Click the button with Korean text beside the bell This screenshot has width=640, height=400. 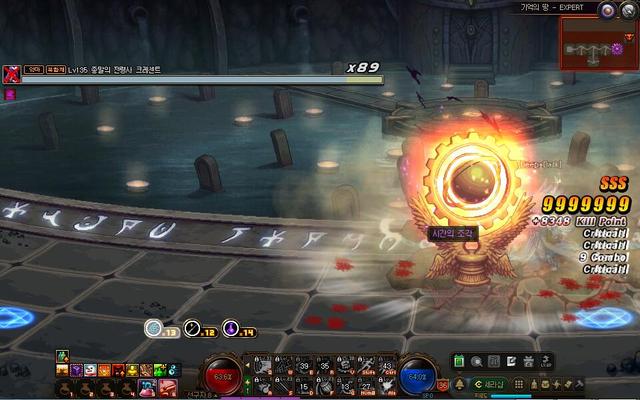(490, 384)
